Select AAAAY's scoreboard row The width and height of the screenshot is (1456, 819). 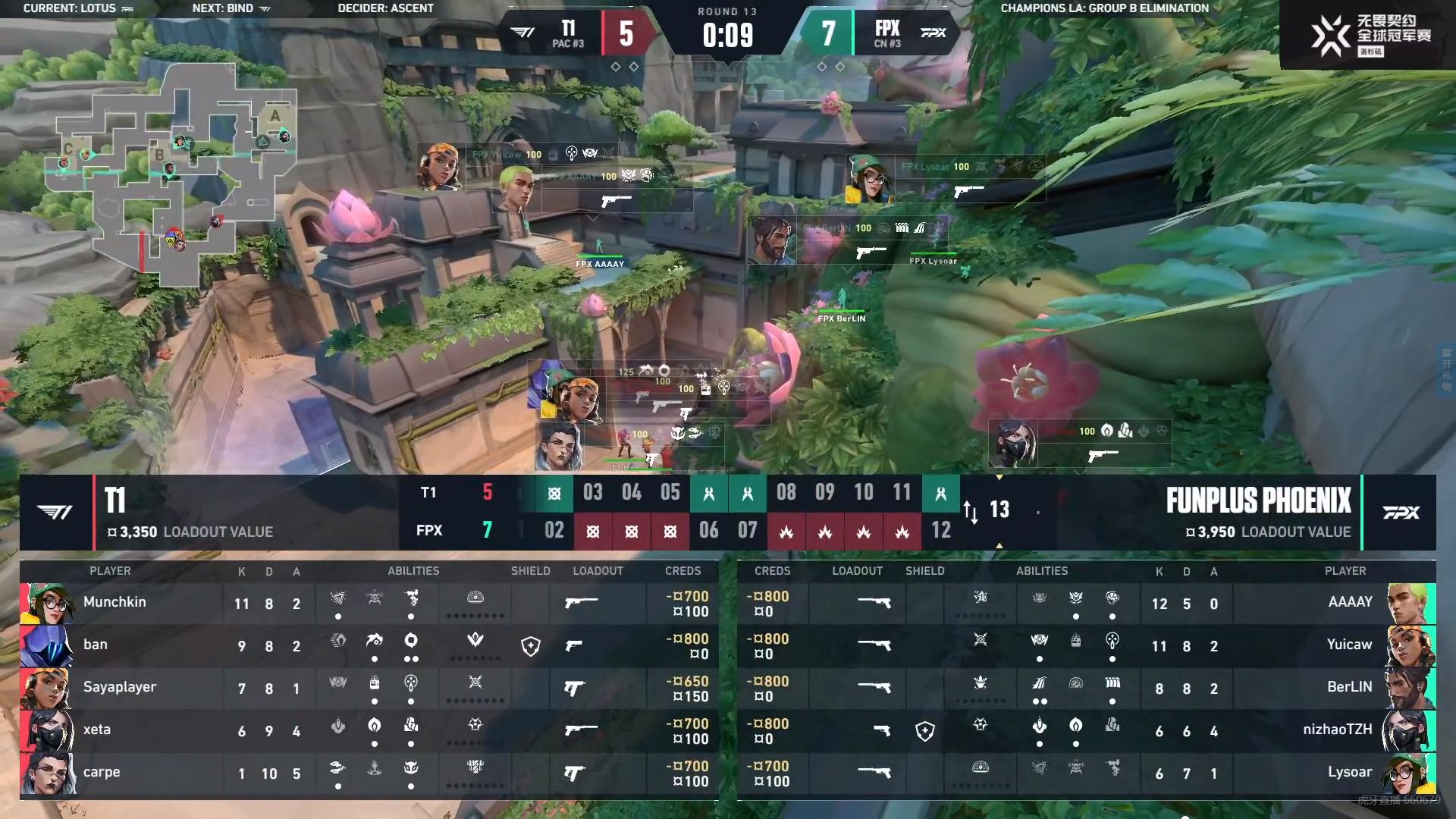[x=1086, y=604]
